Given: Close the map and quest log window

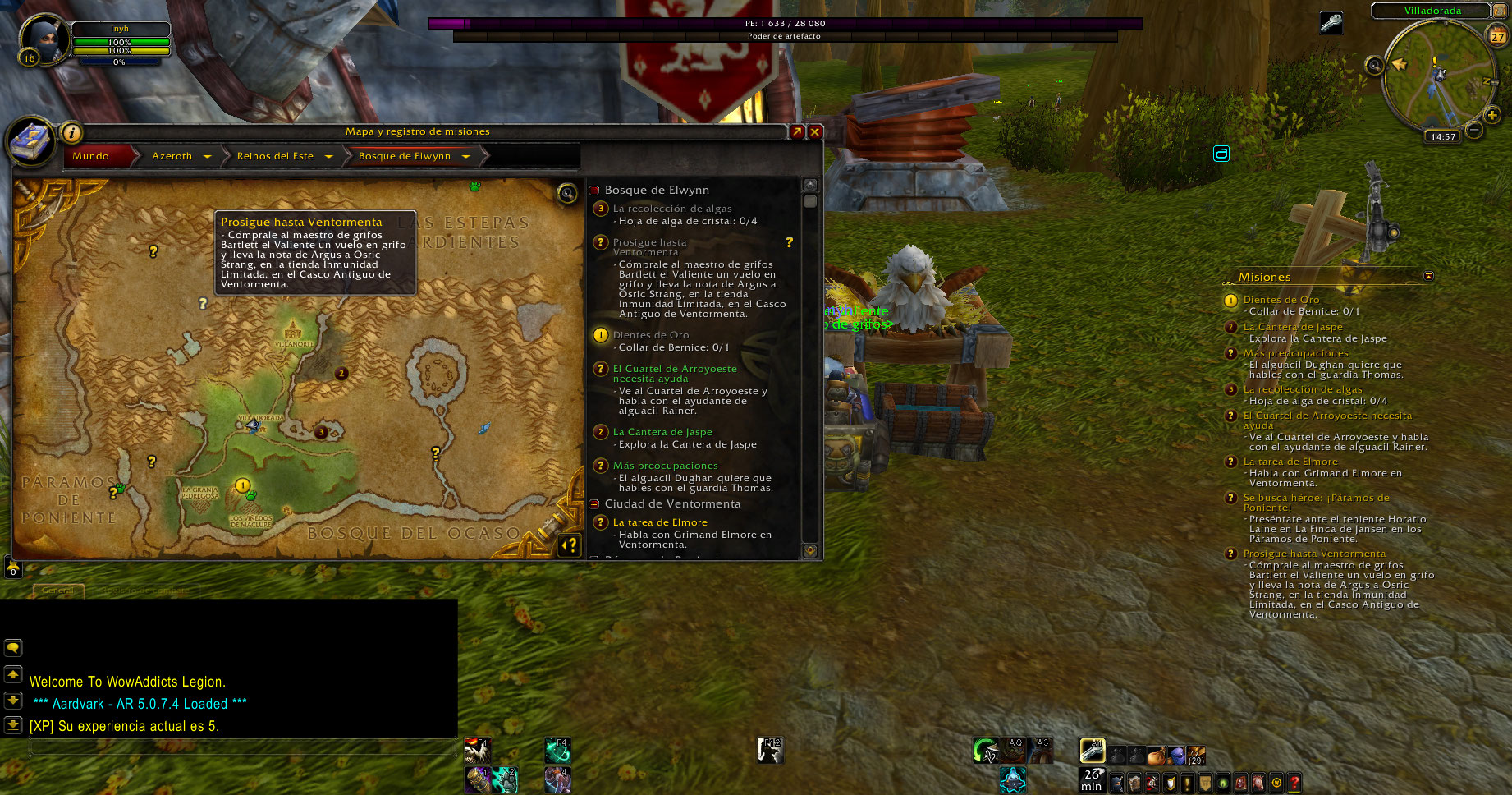Looking at the screenshot, I should click(x=815, y=131).
